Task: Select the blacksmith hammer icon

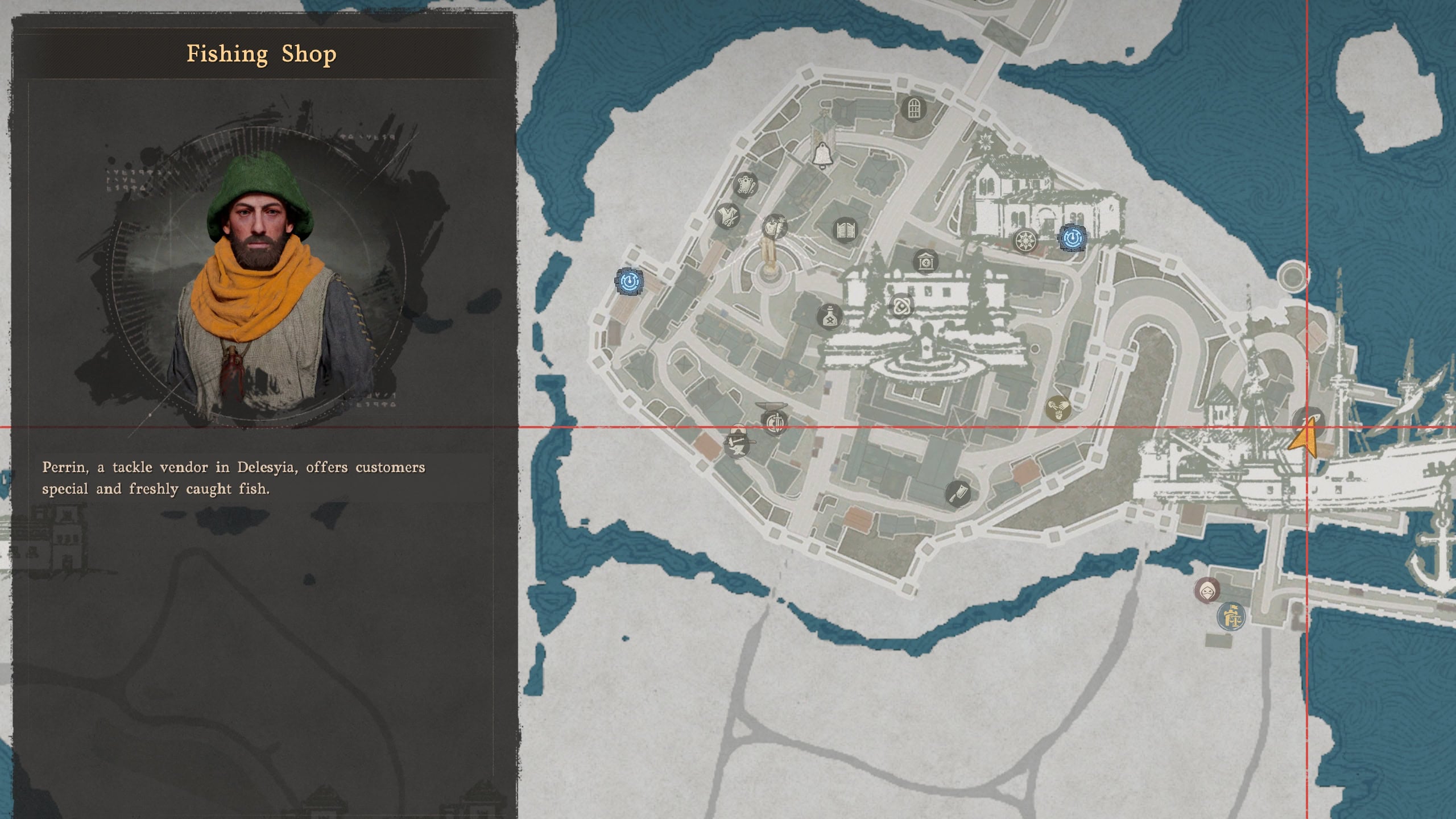Action: tap(738, 445)
